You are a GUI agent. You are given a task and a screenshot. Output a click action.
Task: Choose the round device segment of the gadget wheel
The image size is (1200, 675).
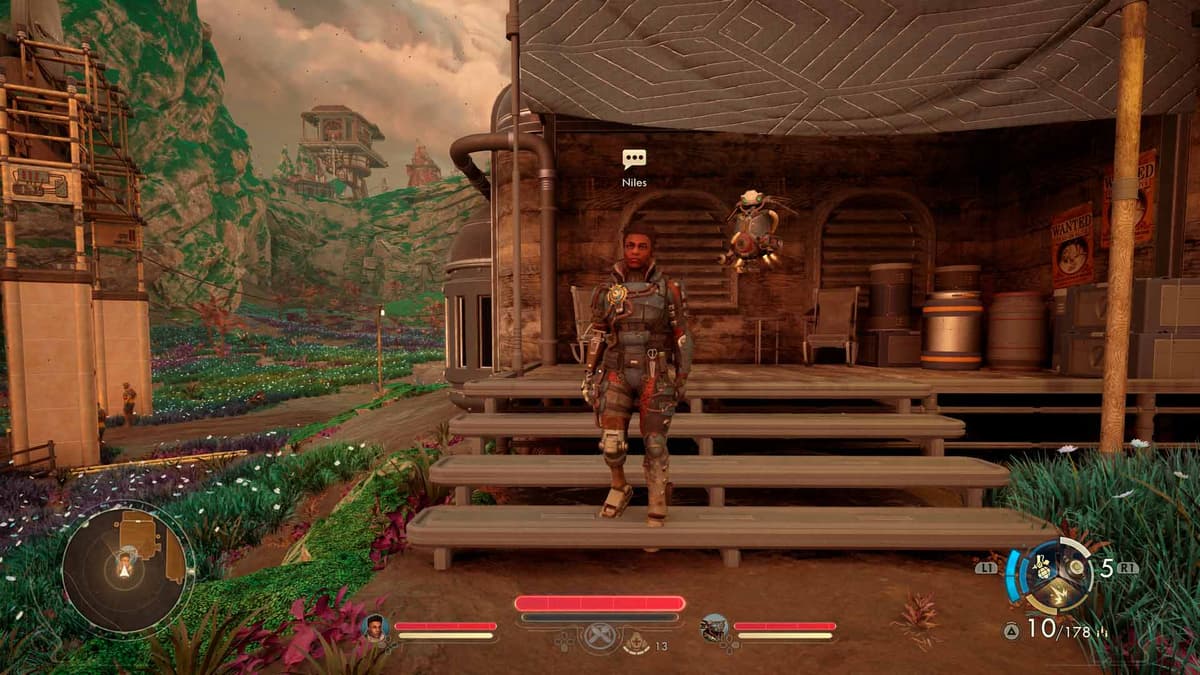point(1076,567)
